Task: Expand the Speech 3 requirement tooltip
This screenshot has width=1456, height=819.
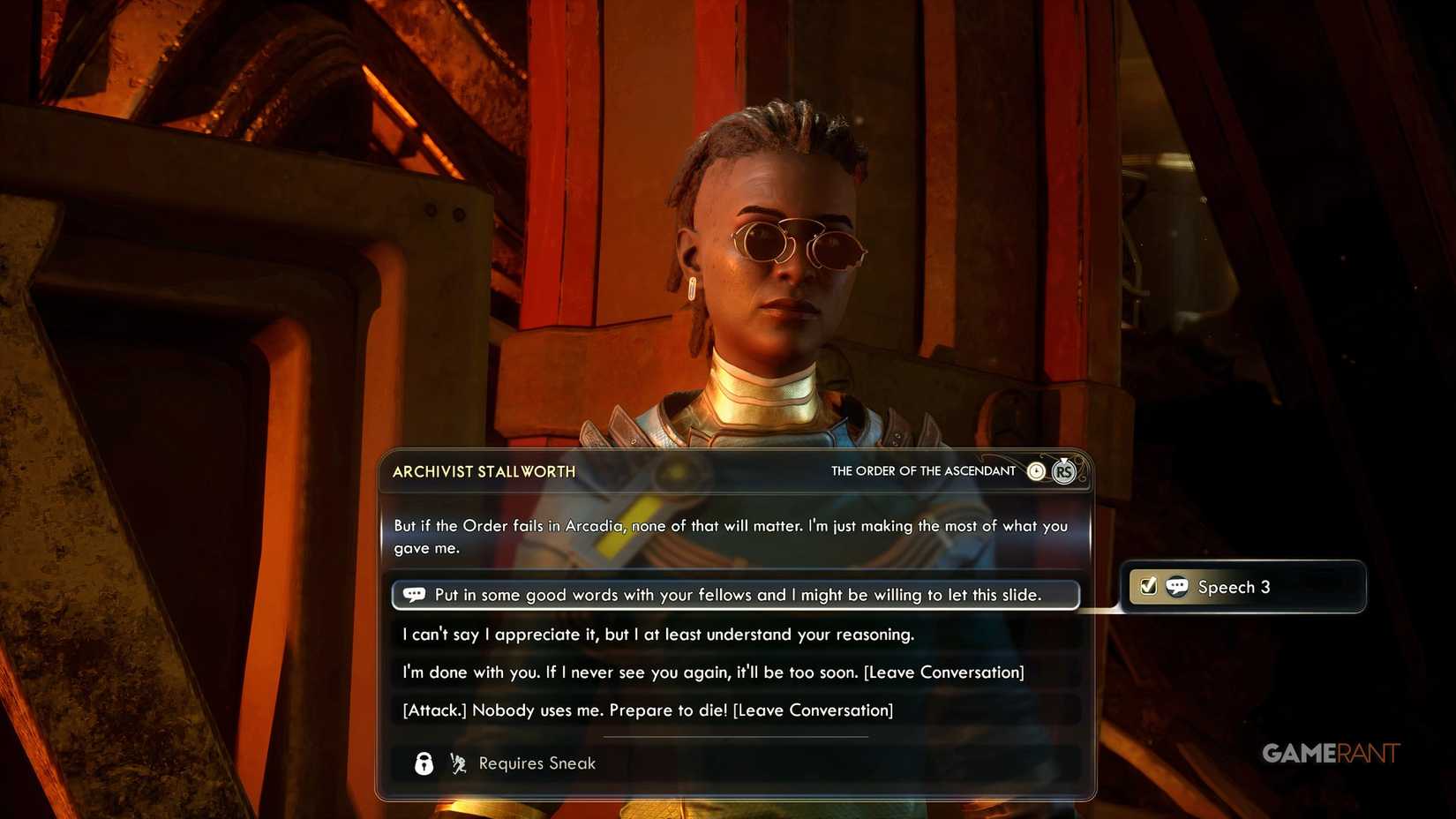Action: (1245, 586)
